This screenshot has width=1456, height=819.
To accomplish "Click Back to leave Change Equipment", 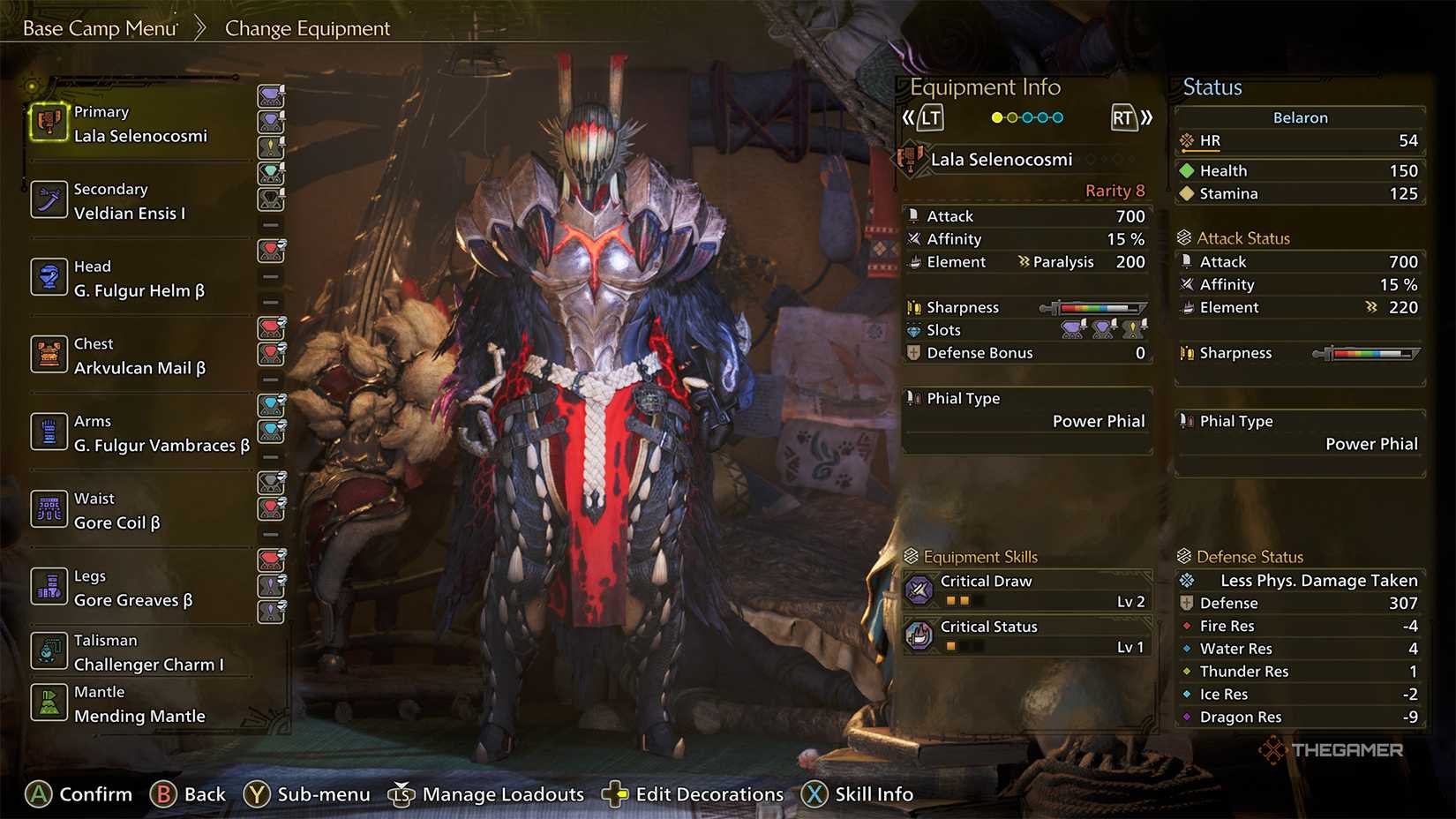I will [x=188, y=794].
